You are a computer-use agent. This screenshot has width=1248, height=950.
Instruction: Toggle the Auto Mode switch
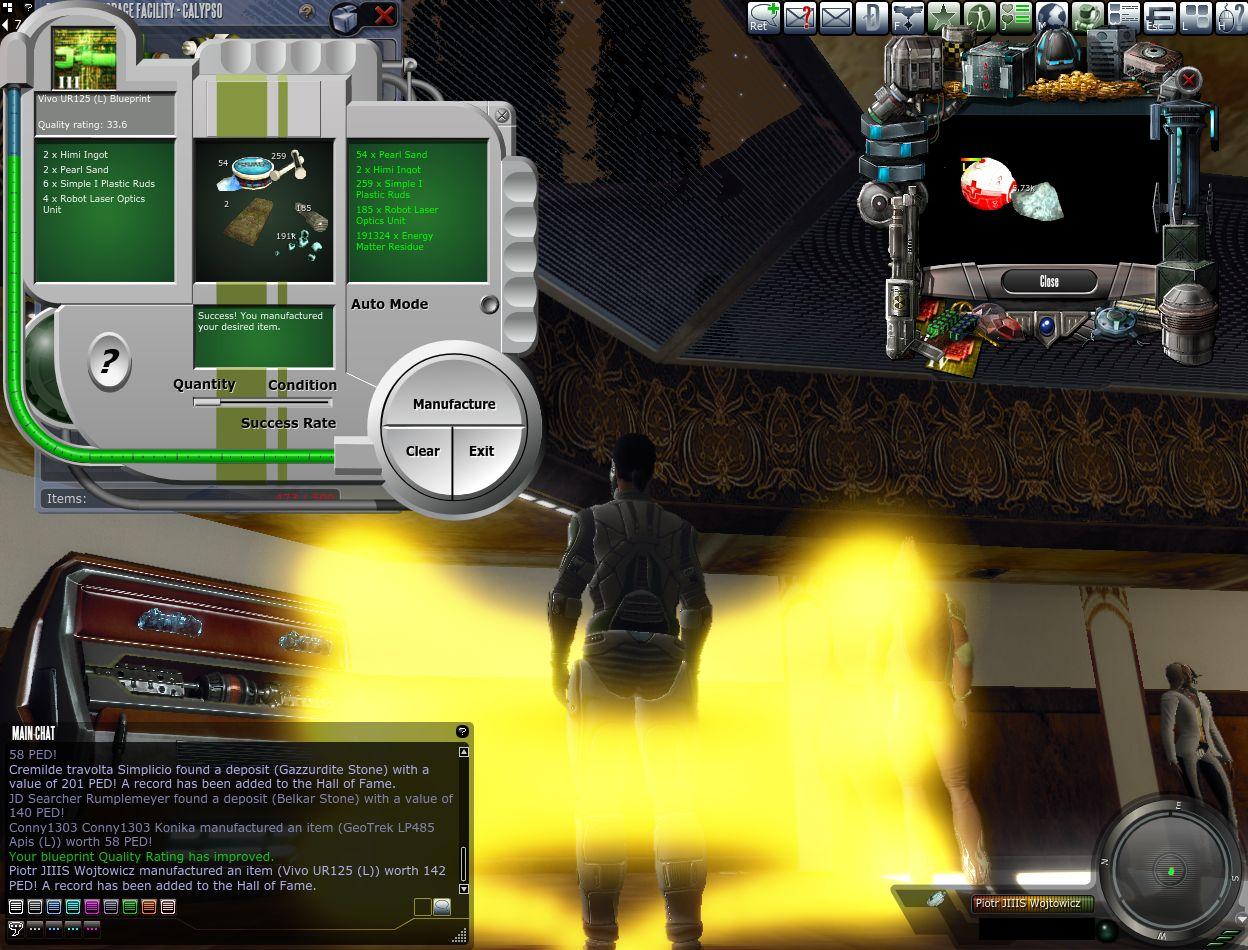click(489, 304)
